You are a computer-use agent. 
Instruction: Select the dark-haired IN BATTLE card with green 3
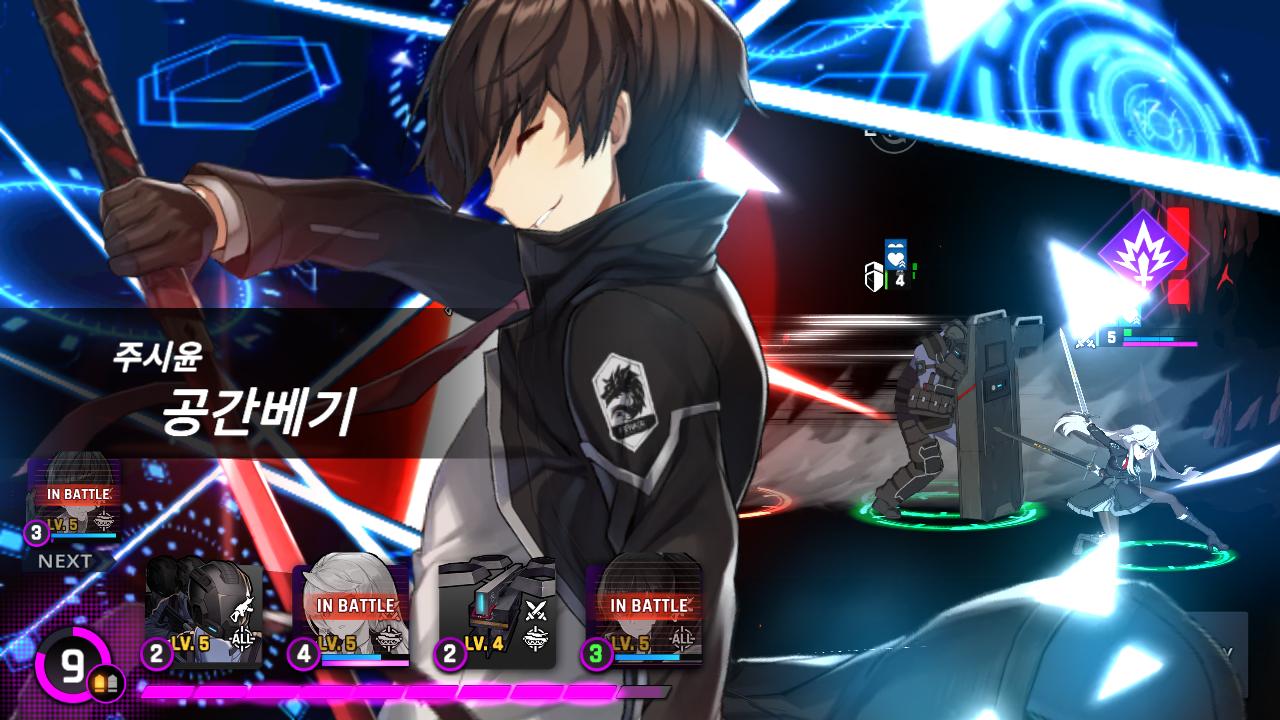(x=644, y=614)
